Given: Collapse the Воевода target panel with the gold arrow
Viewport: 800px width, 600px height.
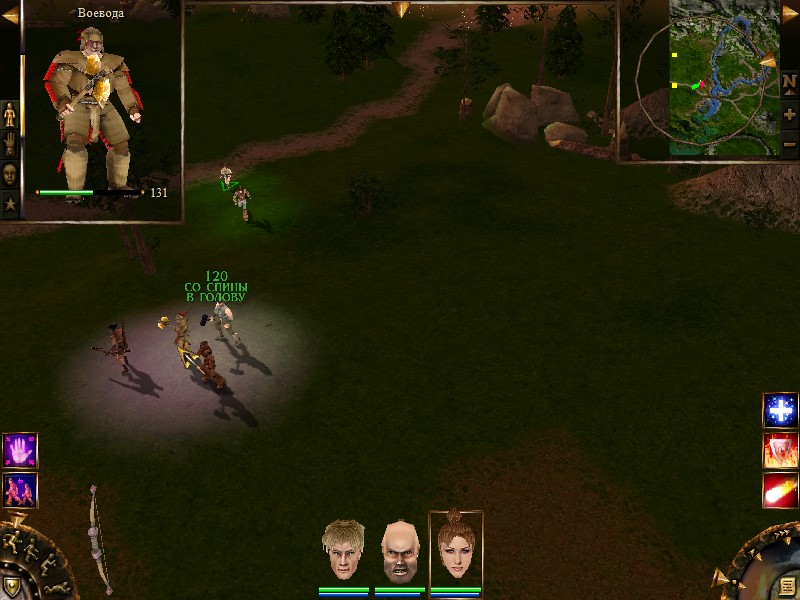Looking at the screenshot, I should click(x=9, y=15).
